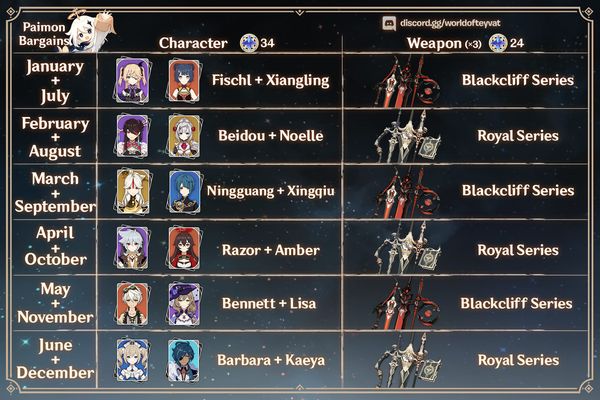Choose the Xingqiu character card
This screenshot has width=600, height=400.
(184, 190)
